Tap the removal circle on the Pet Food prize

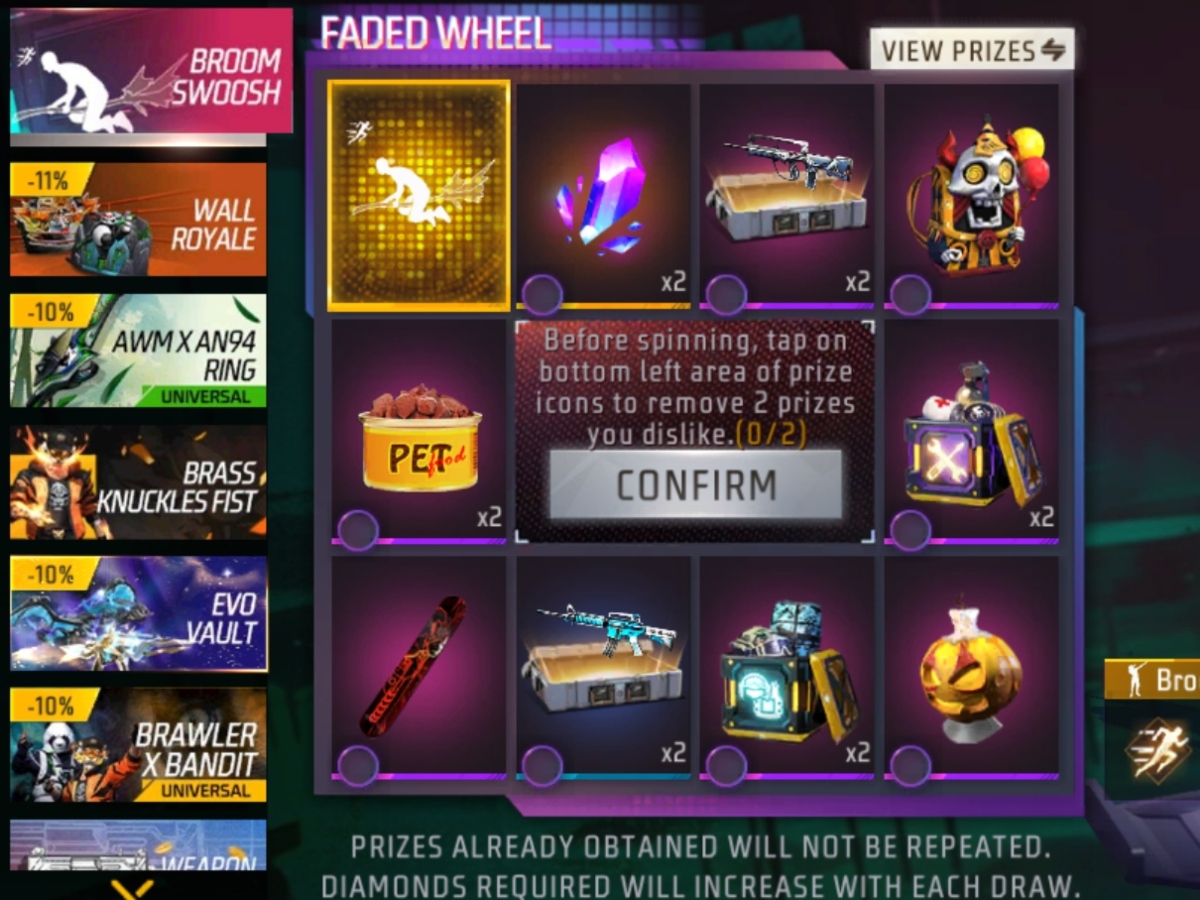point(357,530)
